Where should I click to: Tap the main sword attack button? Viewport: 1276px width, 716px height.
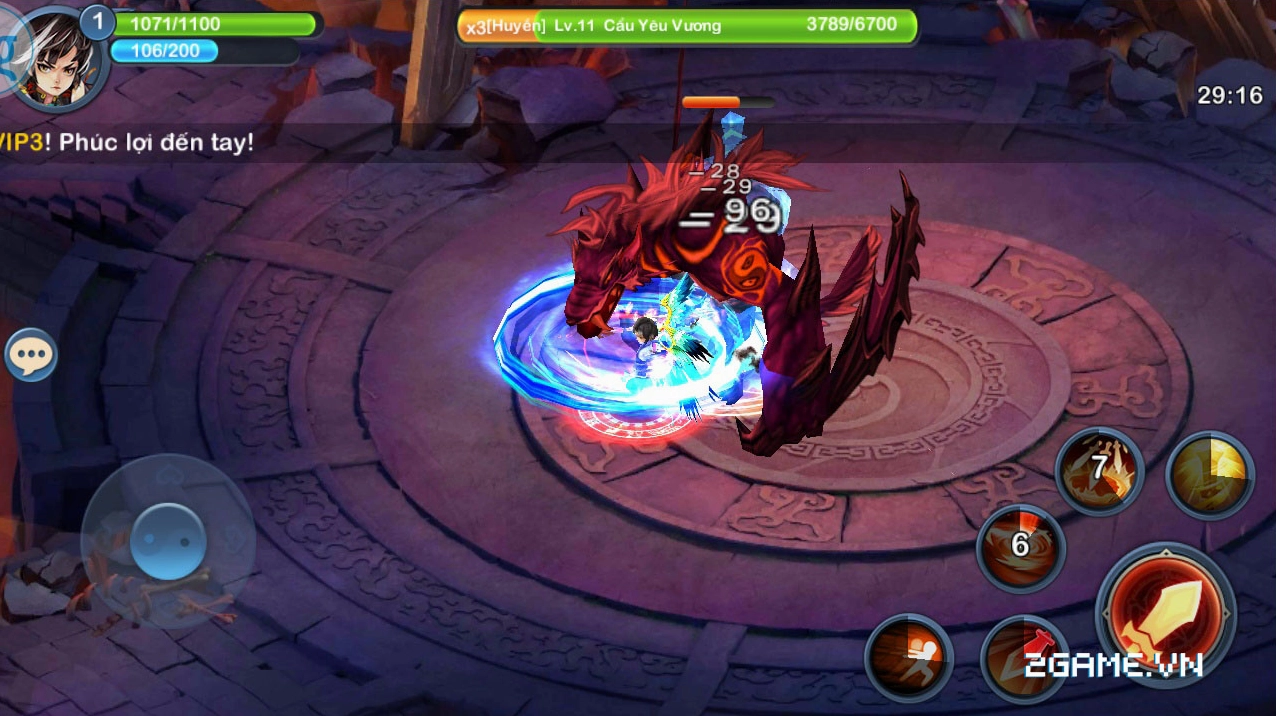[x=1165, y=614]
